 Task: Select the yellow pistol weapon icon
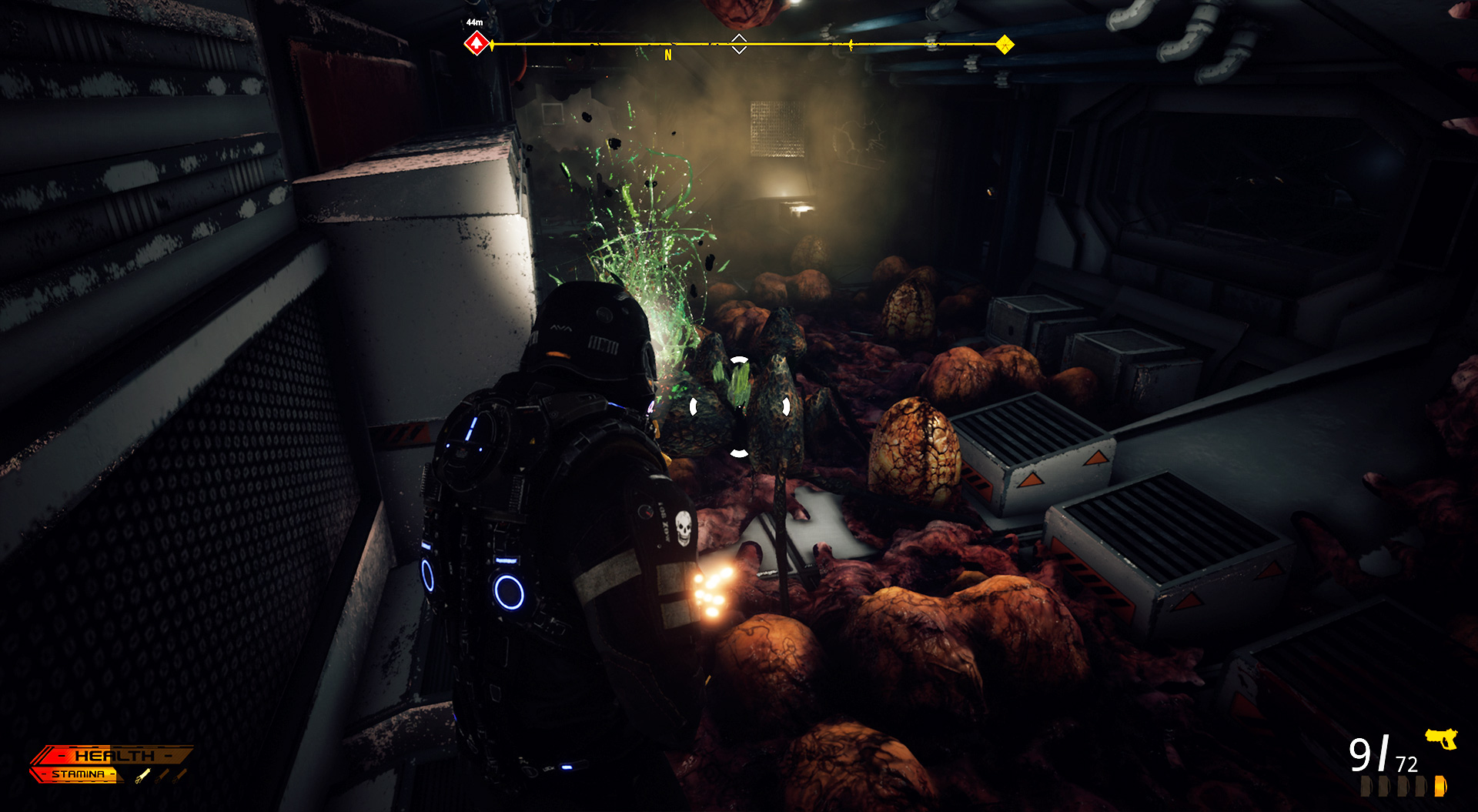pyautogui.click(x=1441, y=738)
